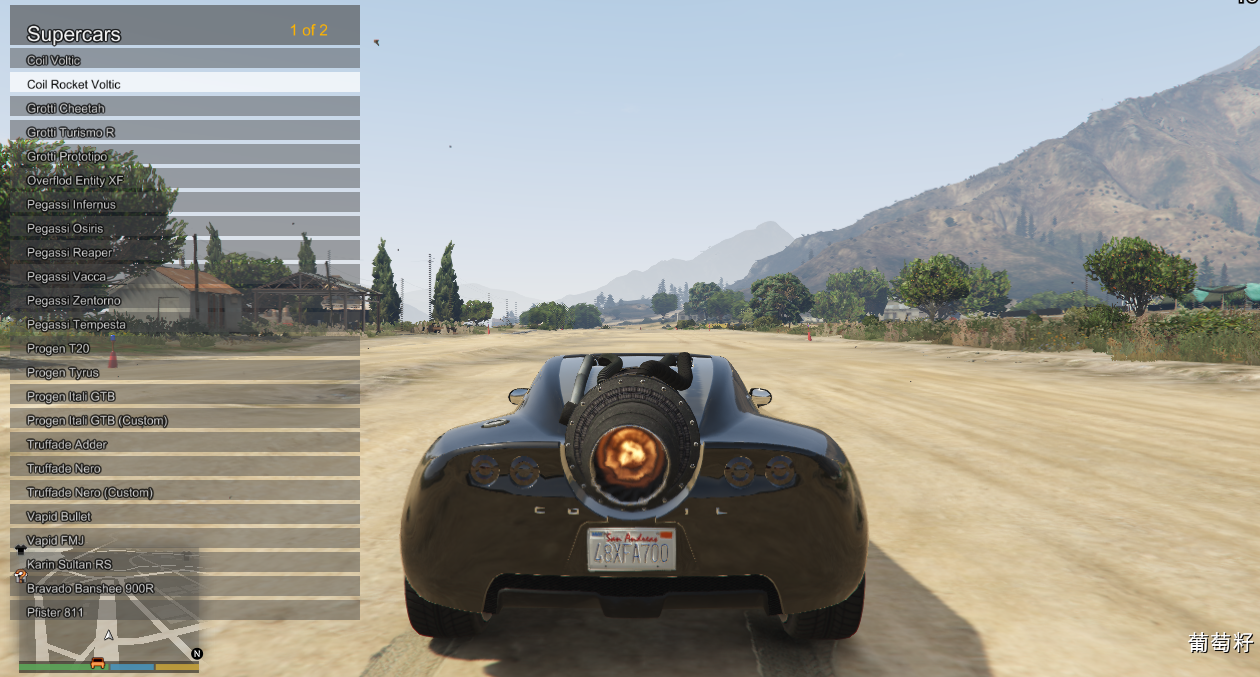Choose Pegassi Reaper
Screen dimensions: 1260x677
pyautogui.click(x=185, y=252)
